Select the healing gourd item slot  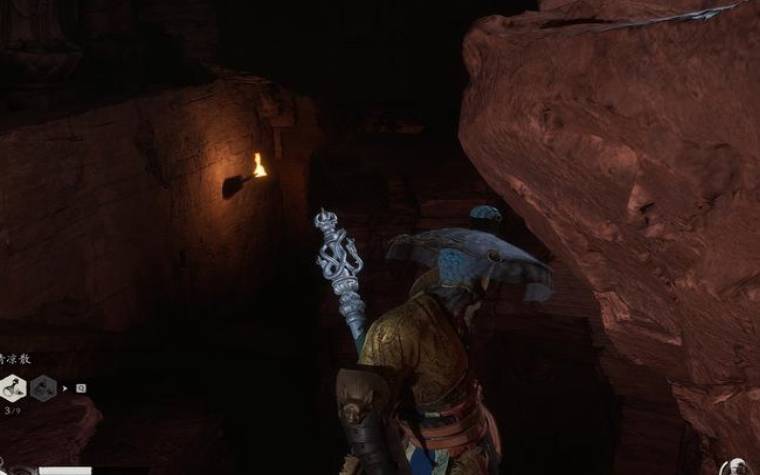[13, 387]
